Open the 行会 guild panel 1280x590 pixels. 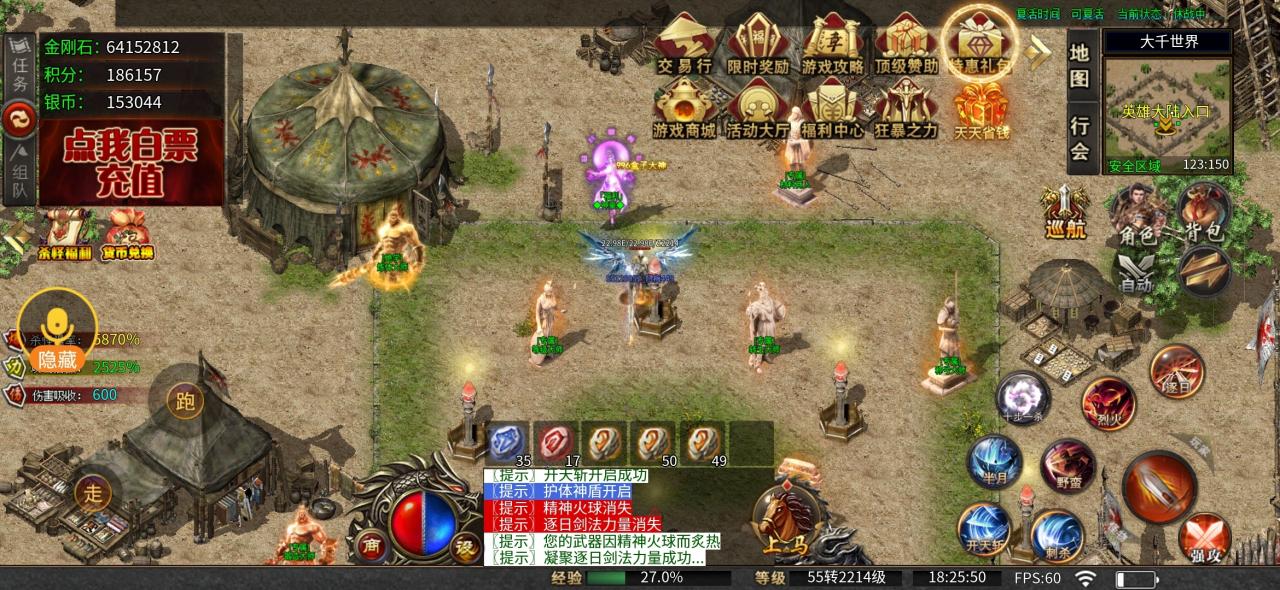(x=1080, y=138)
